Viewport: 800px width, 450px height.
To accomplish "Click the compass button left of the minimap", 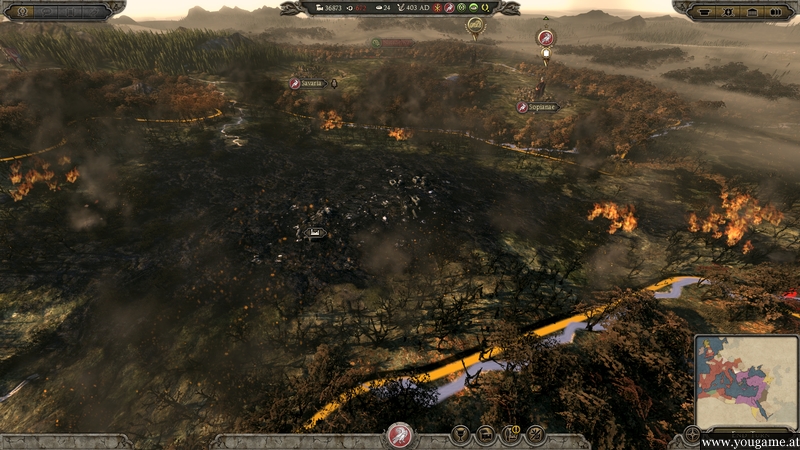I will tap(692, 435).
